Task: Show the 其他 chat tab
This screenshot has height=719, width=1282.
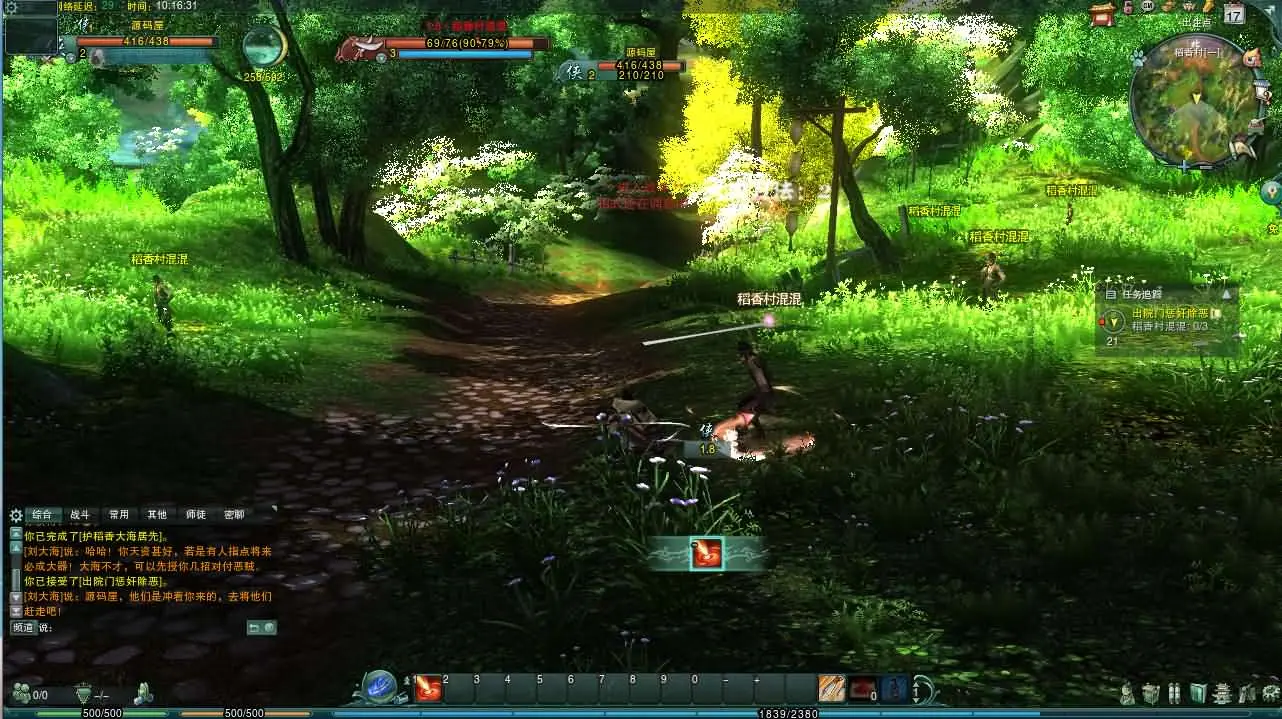Action: pos(157,515)
